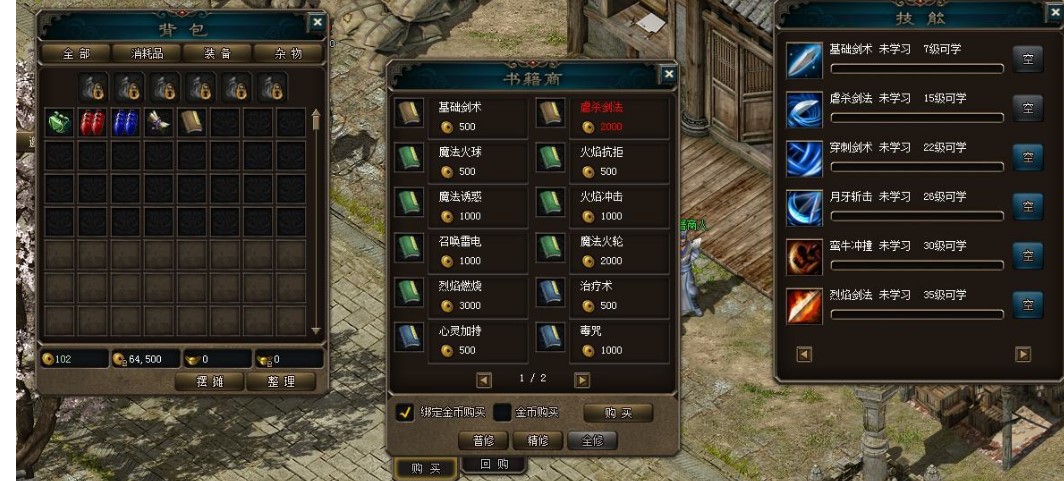Screen dimensions: 1064x481
Task: Click the 整理 sort button
Action: [287, 381]
